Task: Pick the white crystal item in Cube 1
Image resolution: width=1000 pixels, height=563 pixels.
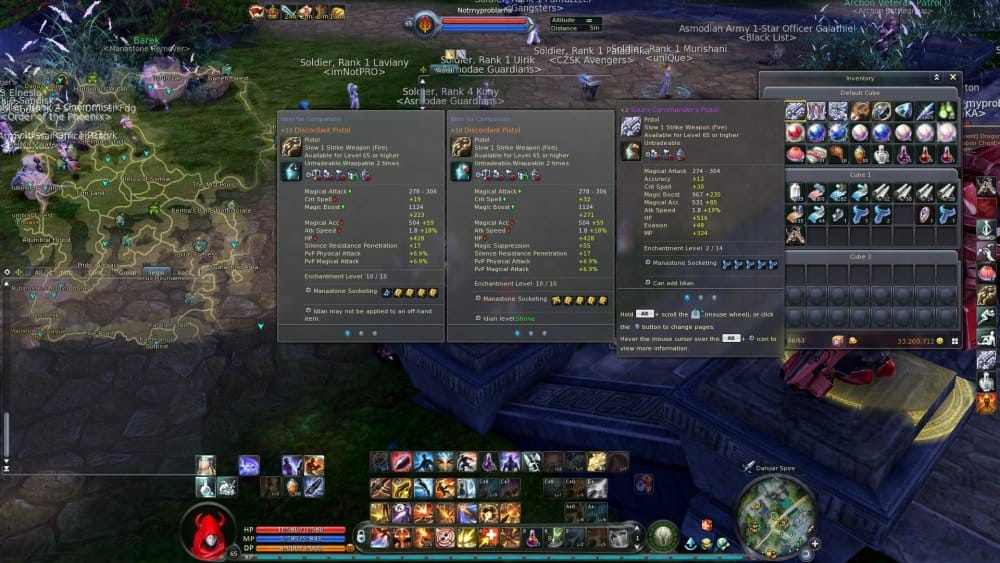Action: pyautogui.click(x=795, y=192)
